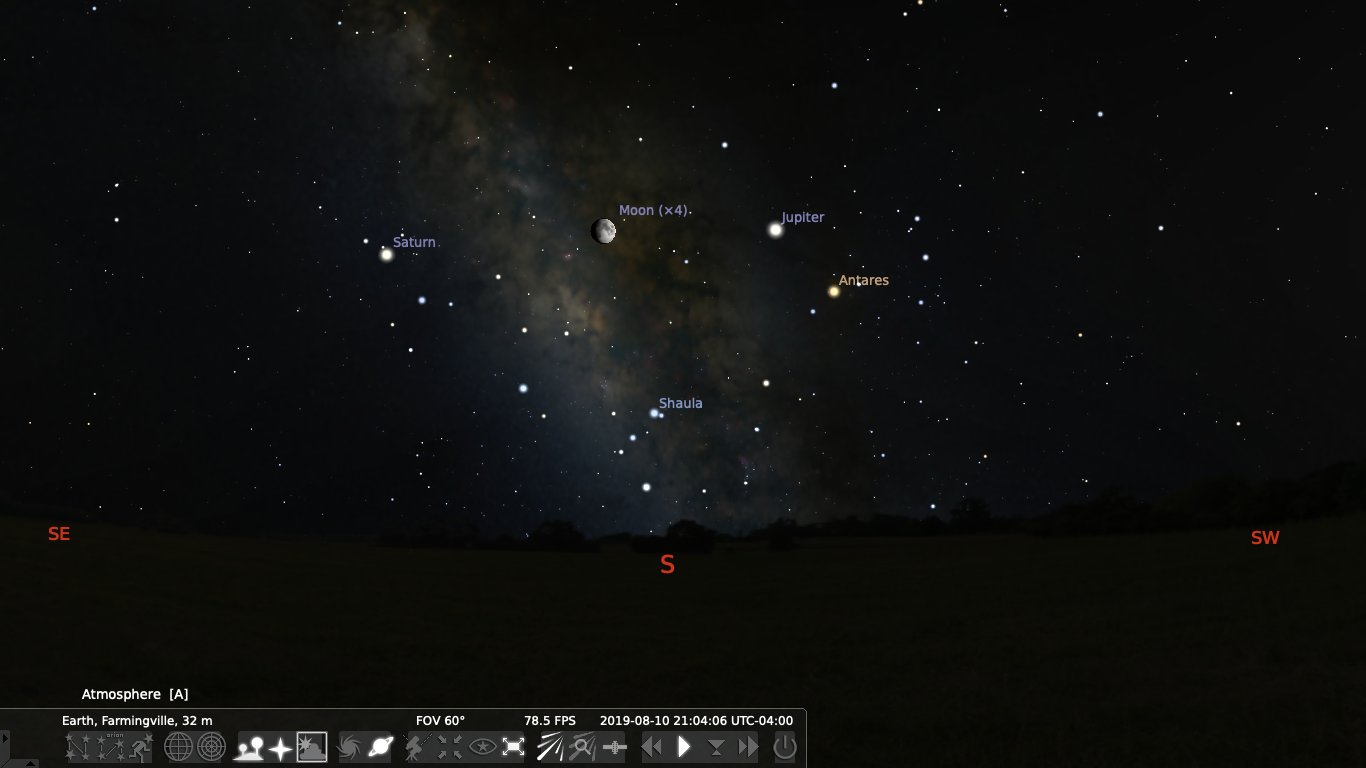Activate night mode eye icon
Screen dimensions: 1366x768
point(482,747)
